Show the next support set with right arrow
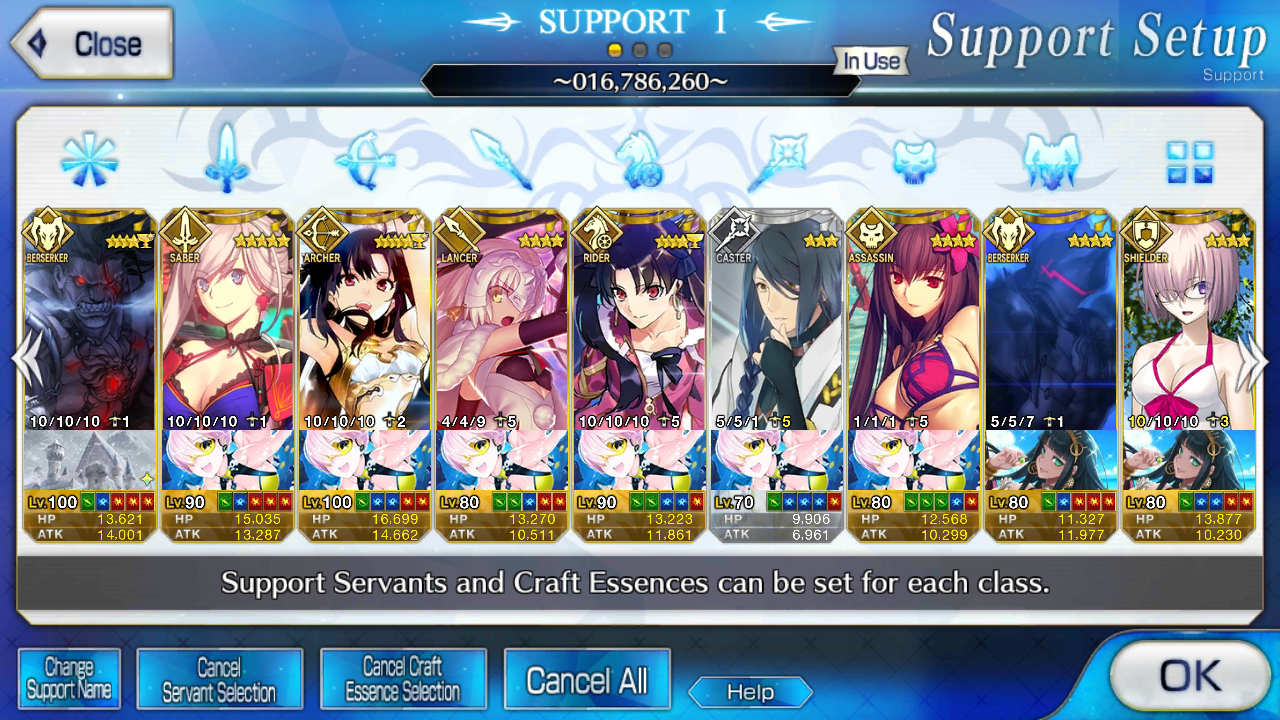 (x=1254, y=362)
